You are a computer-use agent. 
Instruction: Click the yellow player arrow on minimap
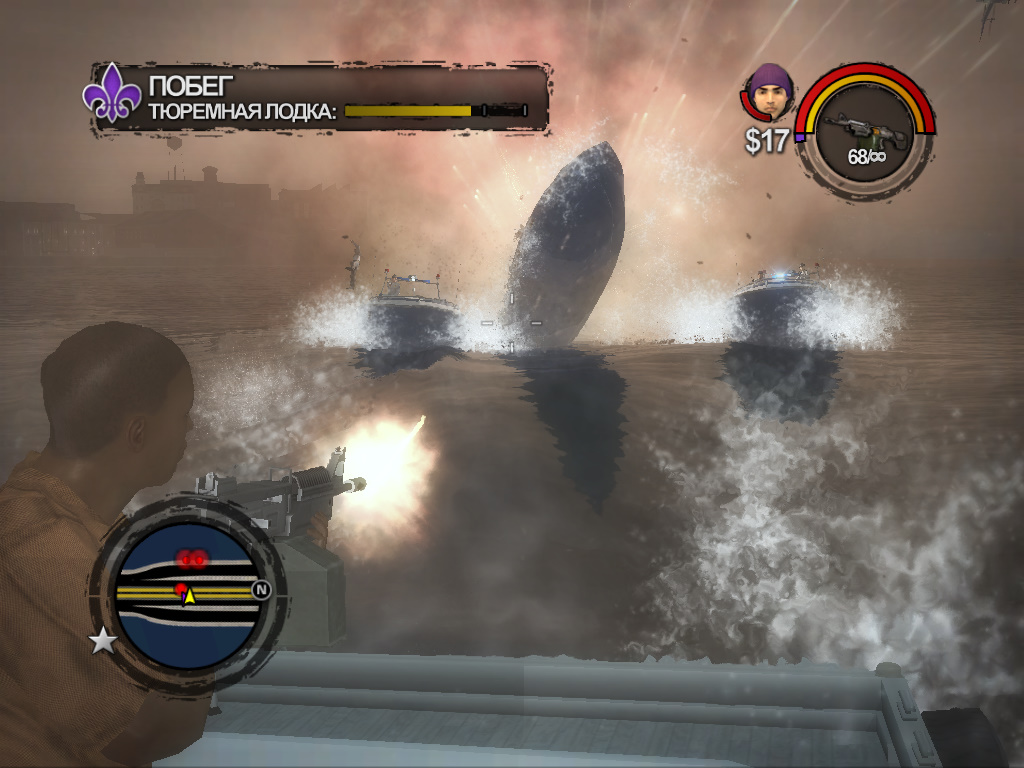click(x=189, y=595)
